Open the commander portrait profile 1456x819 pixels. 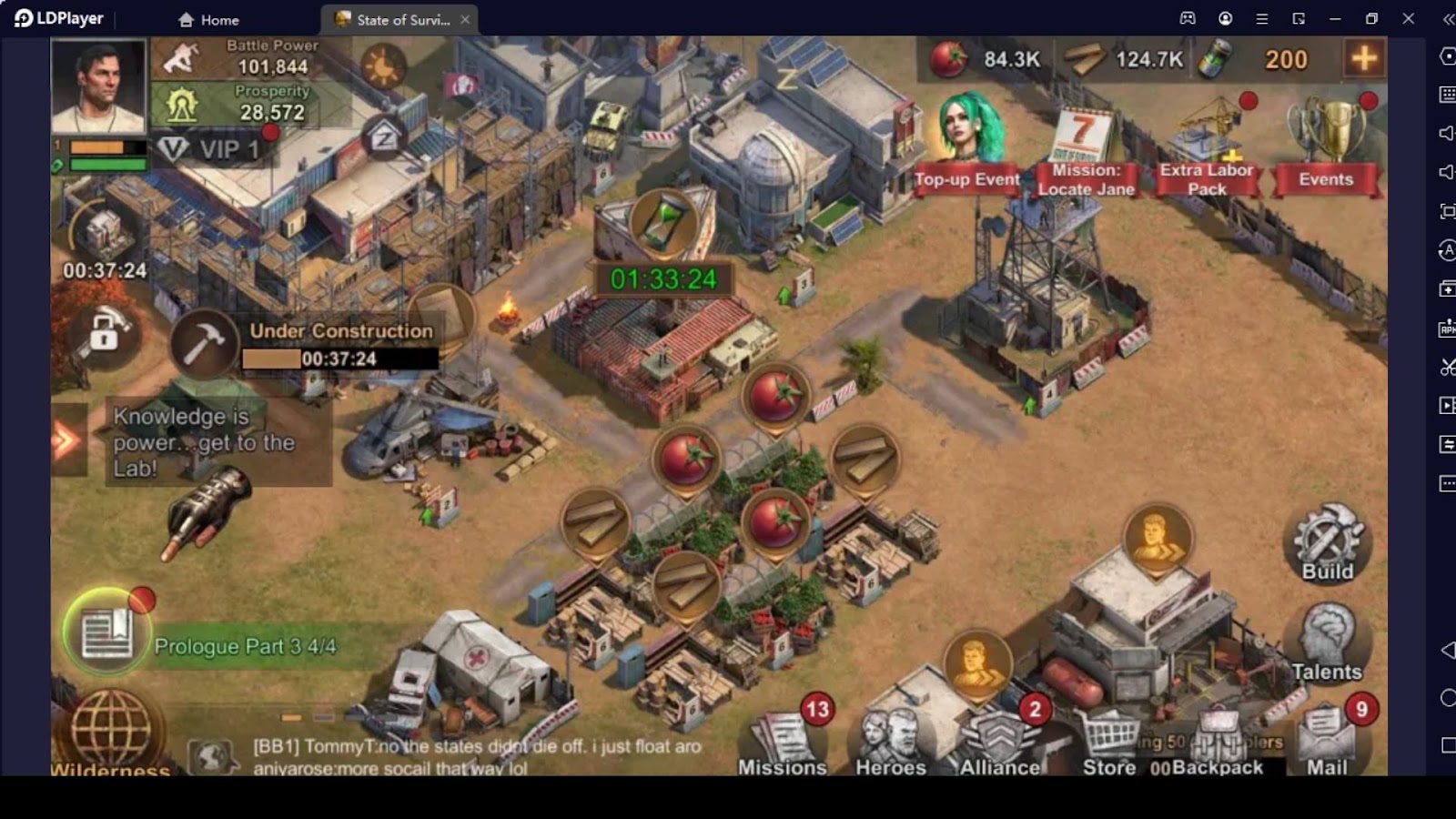click(98, 86)
